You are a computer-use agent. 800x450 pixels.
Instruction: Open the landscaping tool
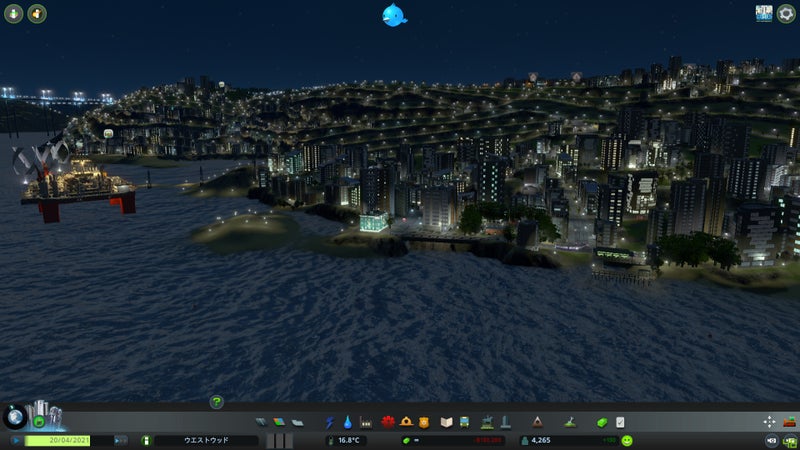[569, 422]
